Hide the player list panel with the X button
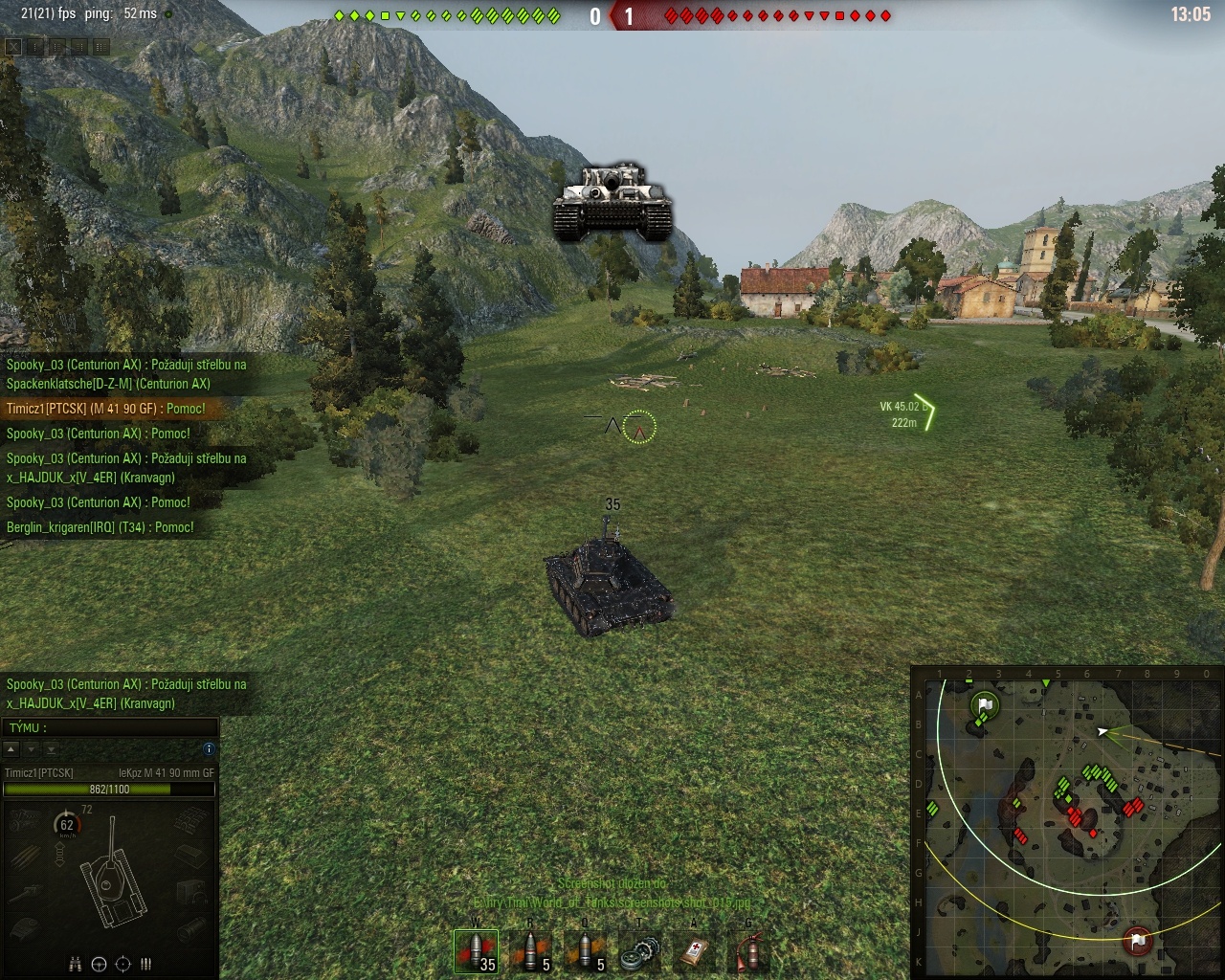 (x=13, y=46)
